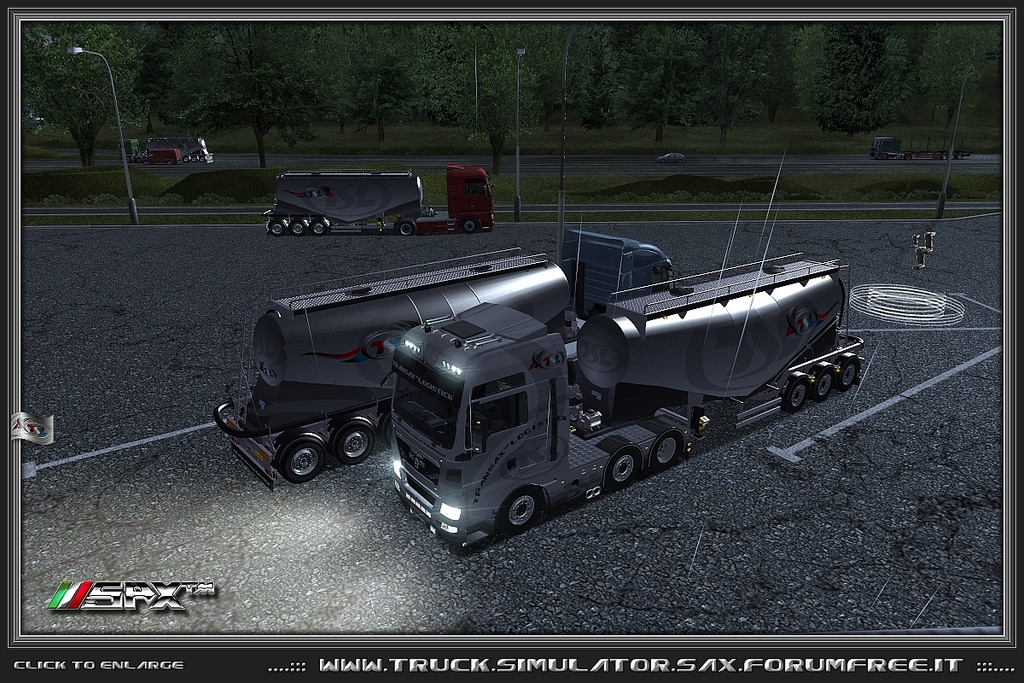Image resolution: width=1024 pixels, height=683 pixels.
Task: Click the 'Click to Enlarge' caption
Action: tap(98, 665)
